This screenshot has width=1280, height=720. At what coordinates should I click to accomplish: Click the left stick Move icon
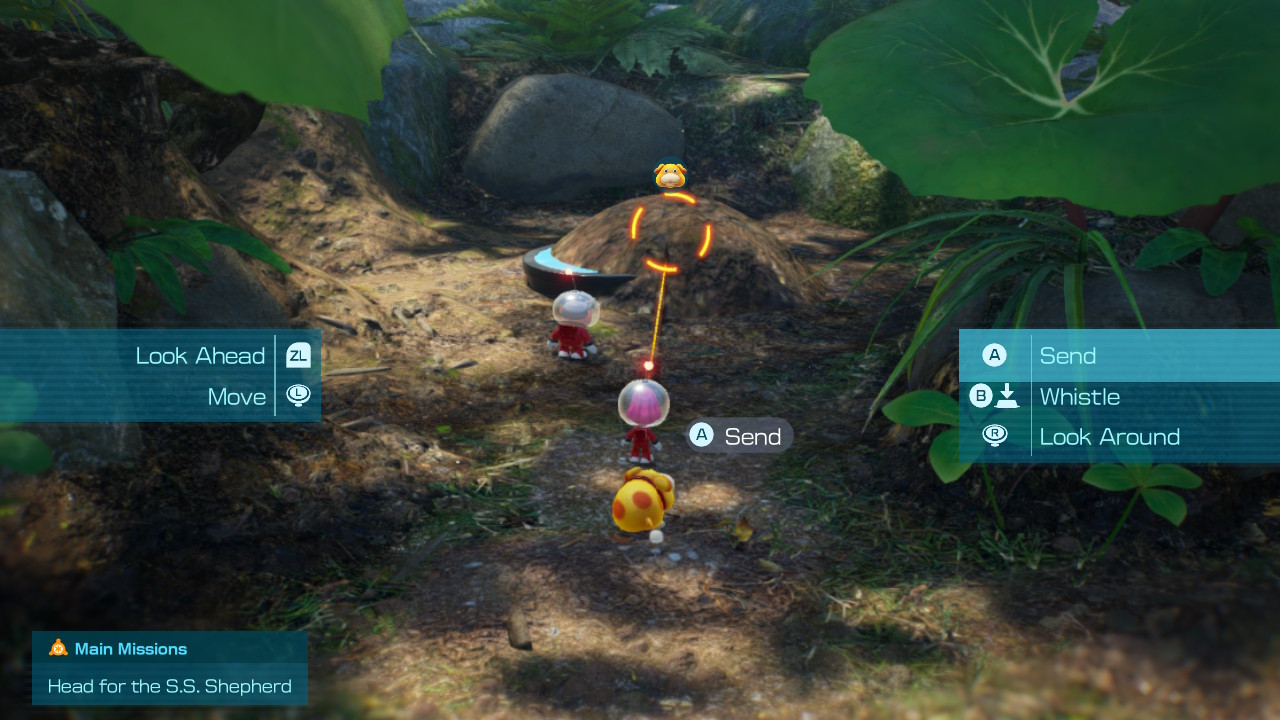click(298, 395)
